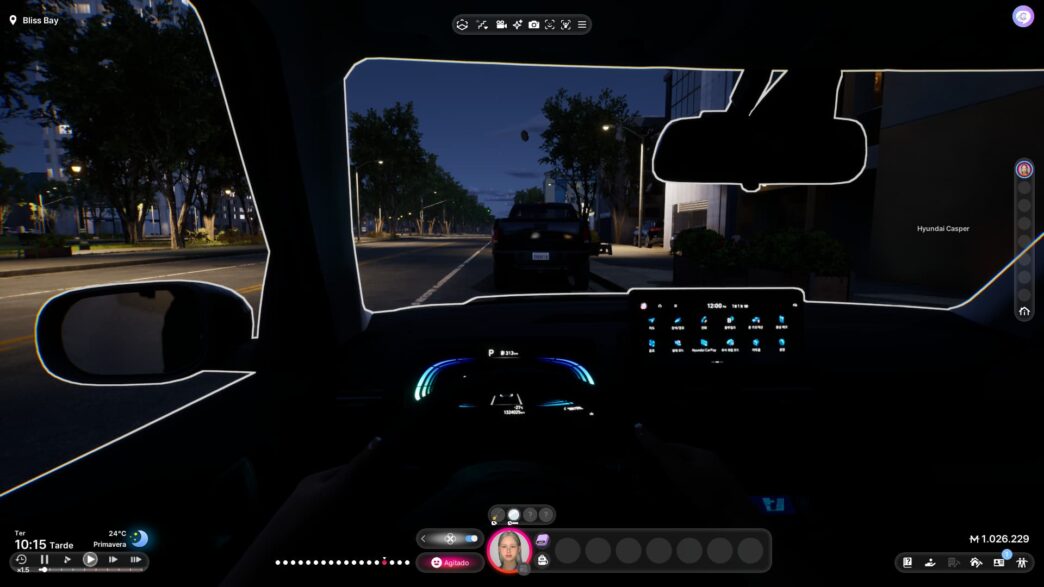Pause the game time
Image resolution: width=1044 pixels, height=587 pixels.
[44, 560]
